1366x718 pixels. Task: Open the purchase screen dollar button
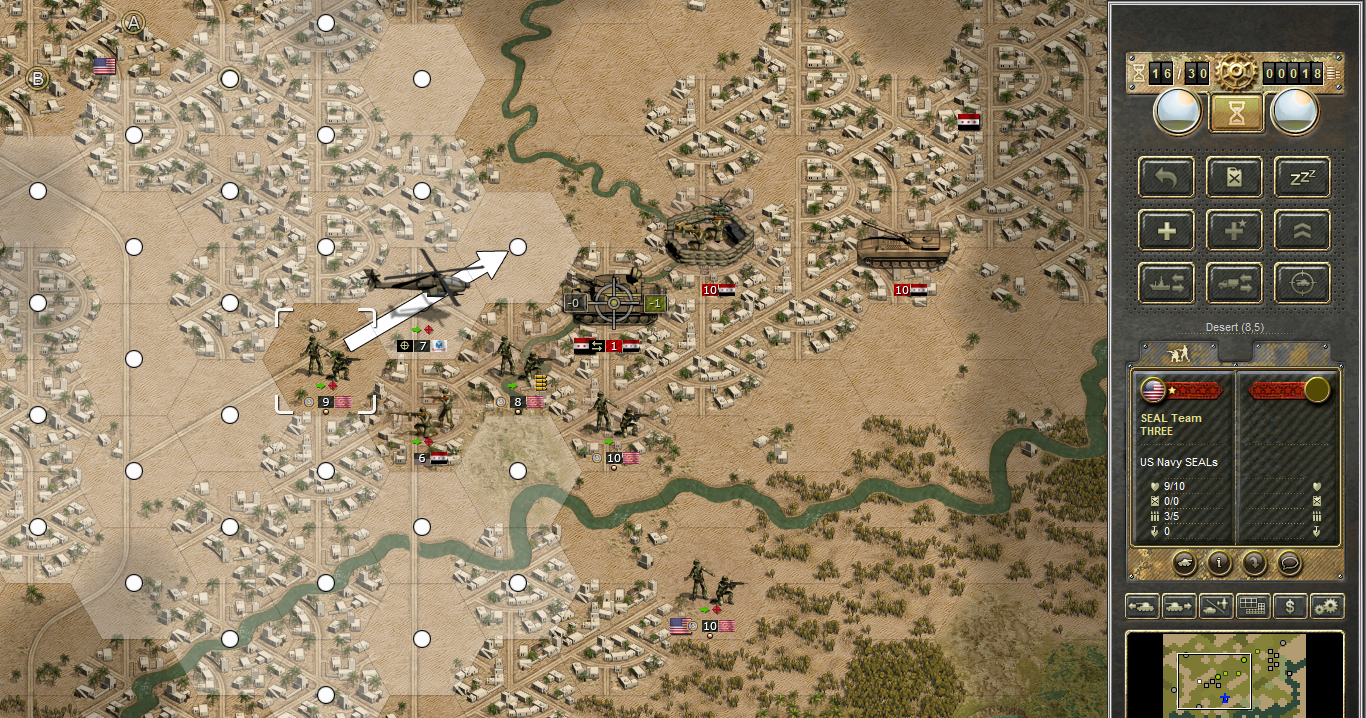[x=1290, y=605]
